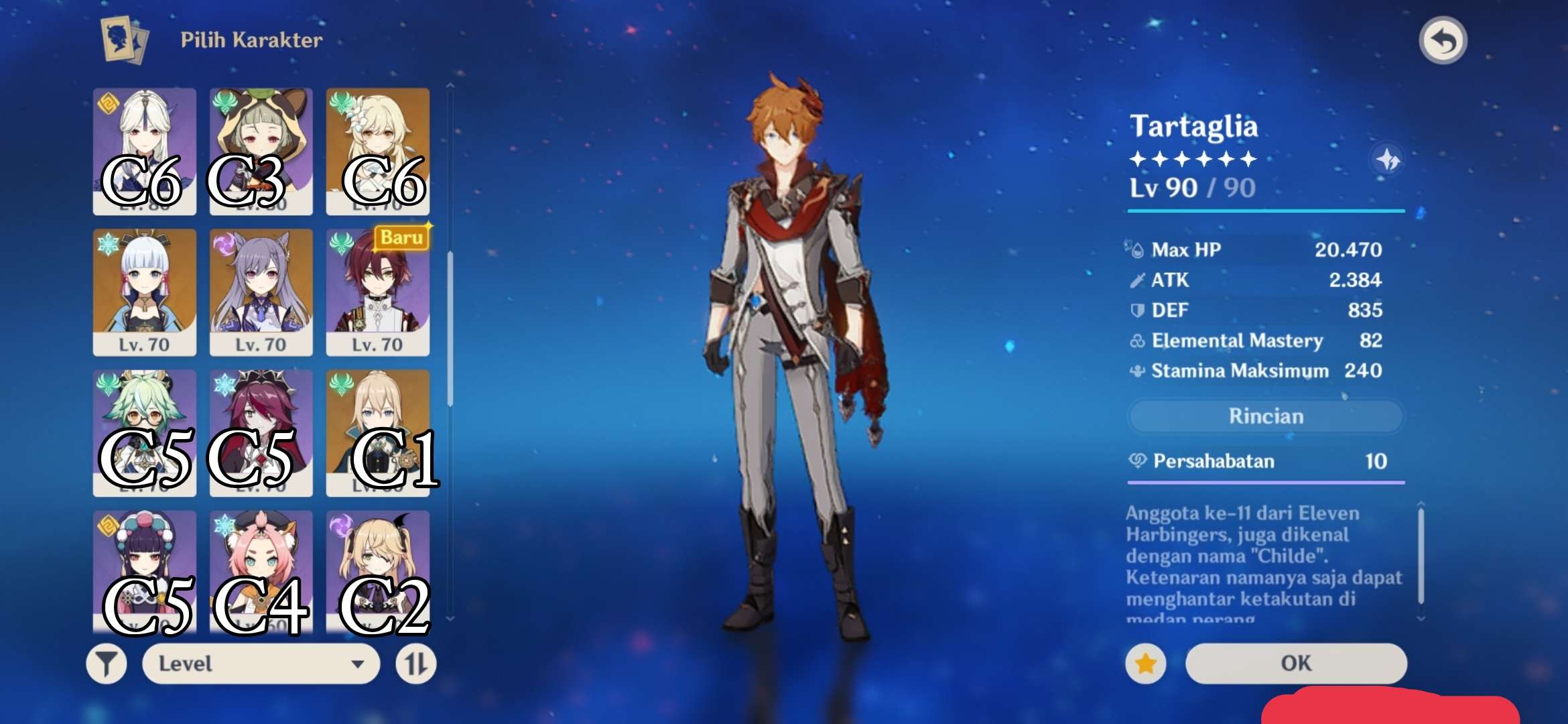Image resolution: width=1568 pixels, height=724 pixels.
Task: Click the DEF shield icon
Action: pyautogui.click(x=1137, y=310)
